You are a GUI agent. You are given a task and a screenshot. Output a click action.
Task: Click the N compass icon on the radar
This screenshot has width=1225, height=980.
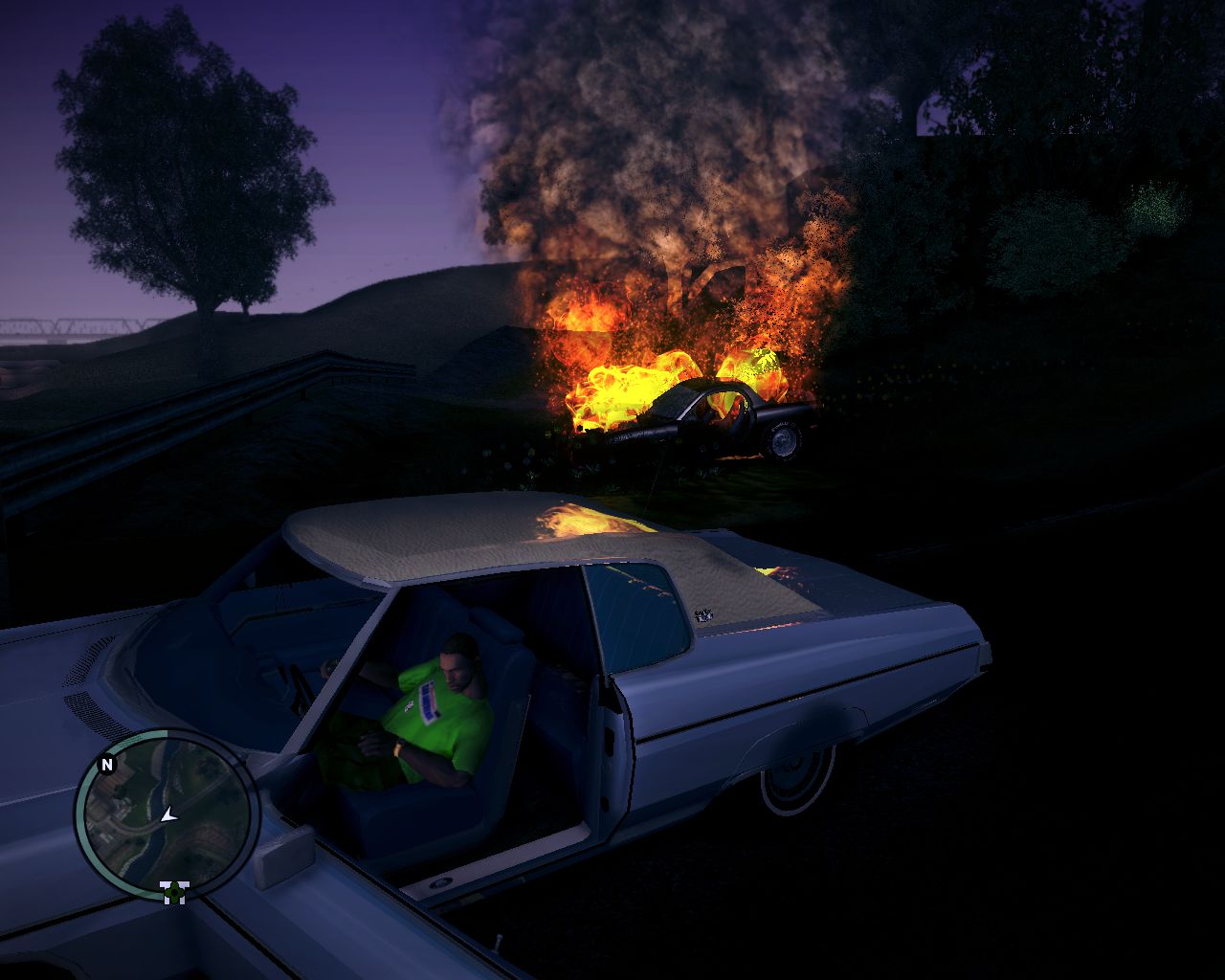pos(107,764)
